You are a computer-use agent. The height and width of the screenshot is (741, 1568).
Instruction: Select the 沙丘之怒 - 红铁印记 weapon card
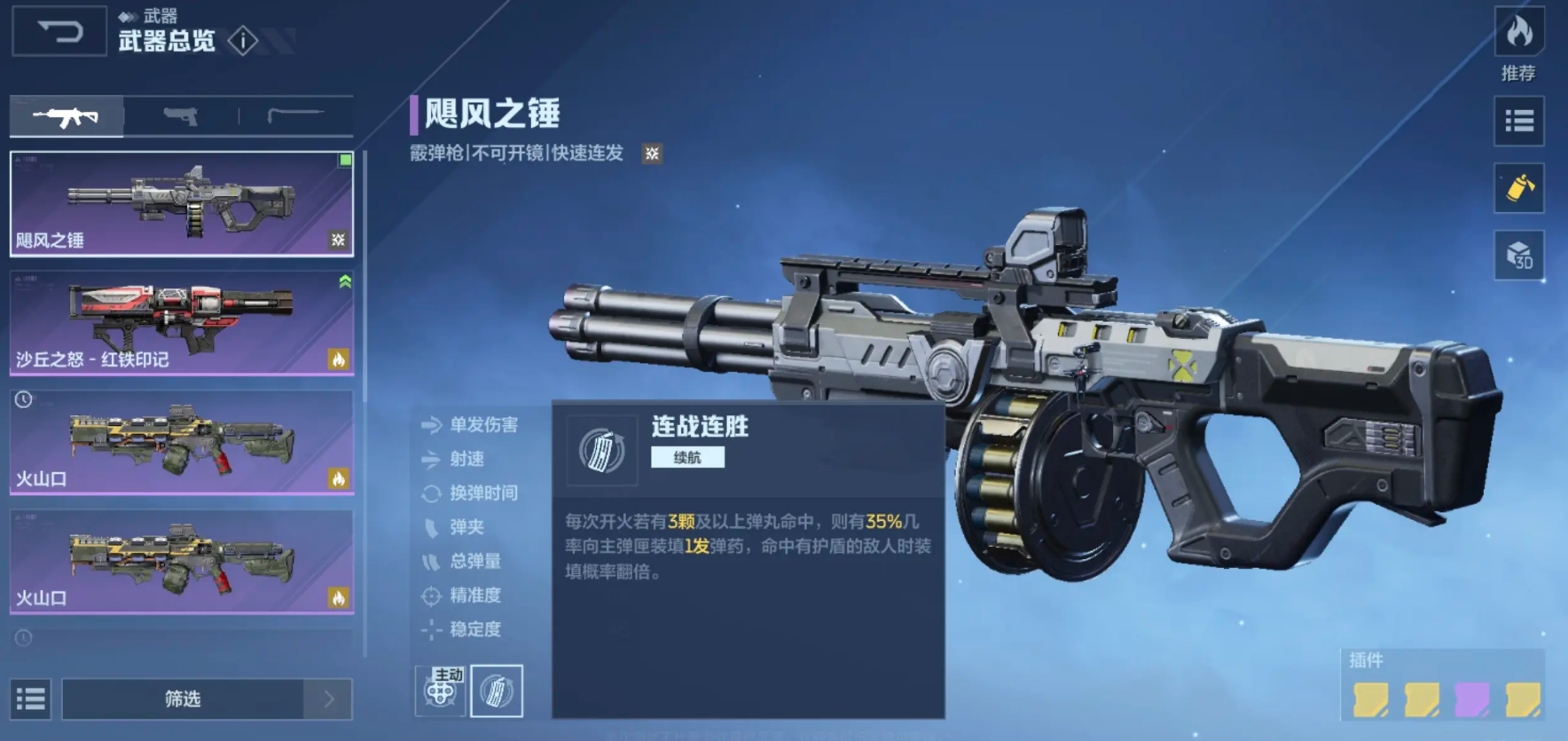(182, 322)
